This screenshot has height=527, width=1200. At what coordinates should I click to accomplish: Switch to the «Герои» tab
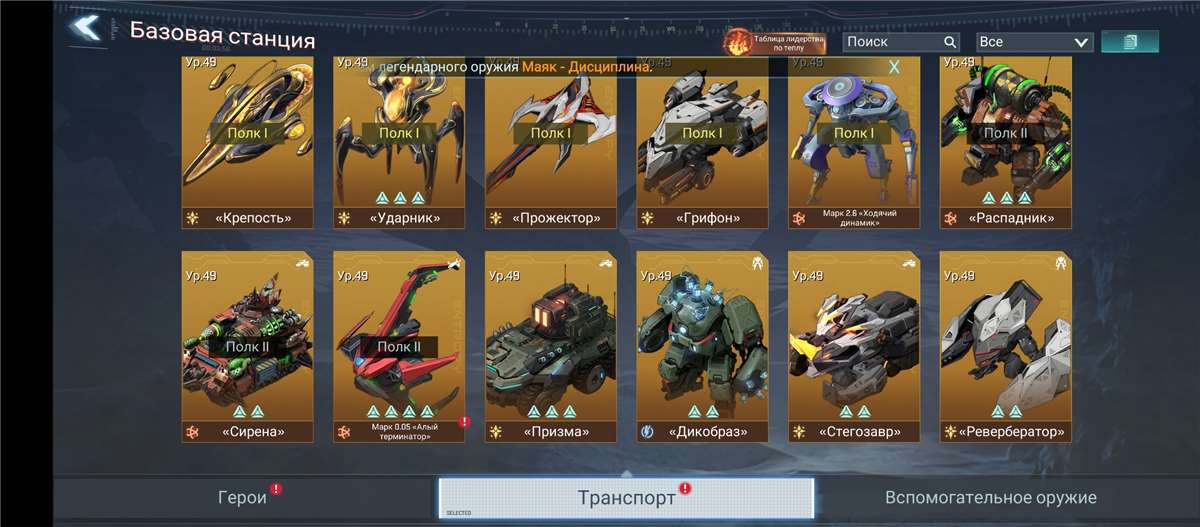tap(243, 497)
